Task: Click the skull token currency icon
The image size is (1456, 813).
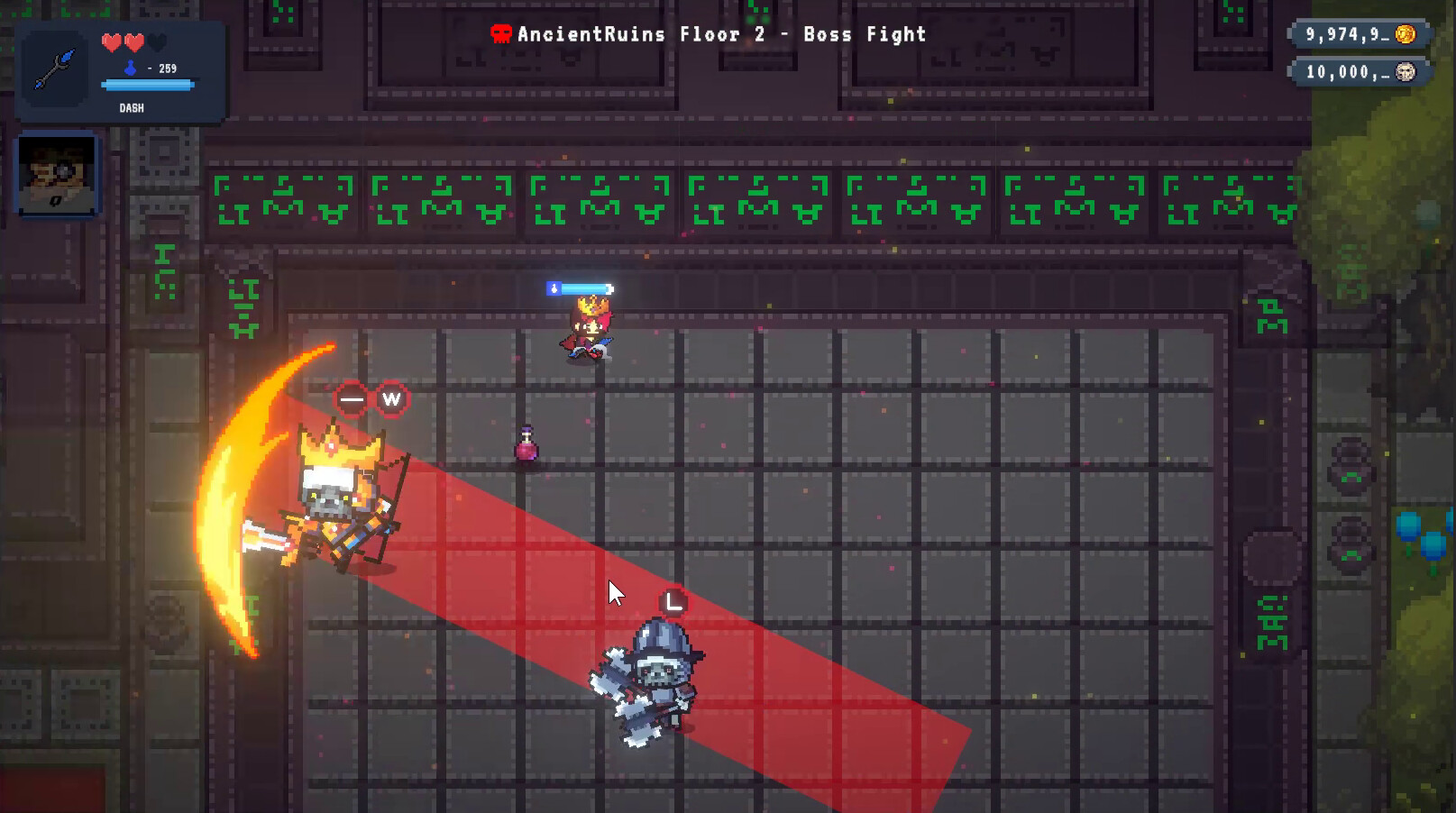Action: (1406, 72)
